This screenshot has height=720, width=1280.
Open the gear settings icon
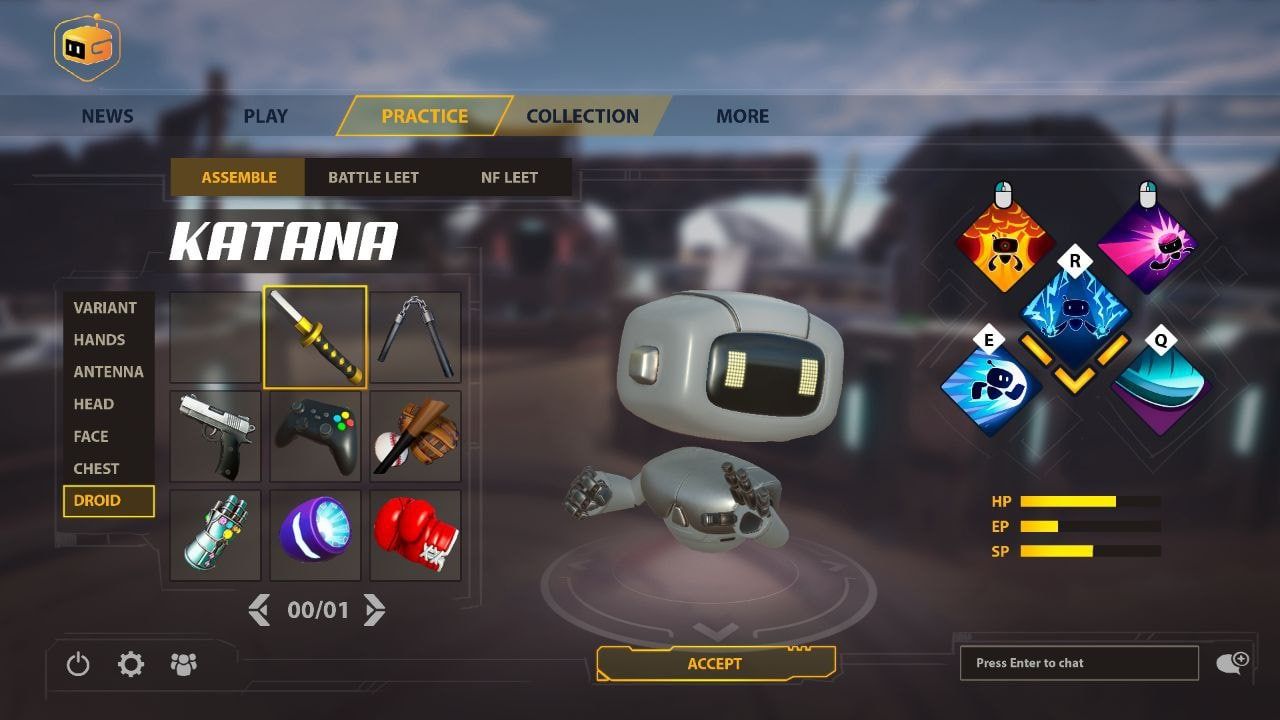pyautogui.click(x=131, y=664)
